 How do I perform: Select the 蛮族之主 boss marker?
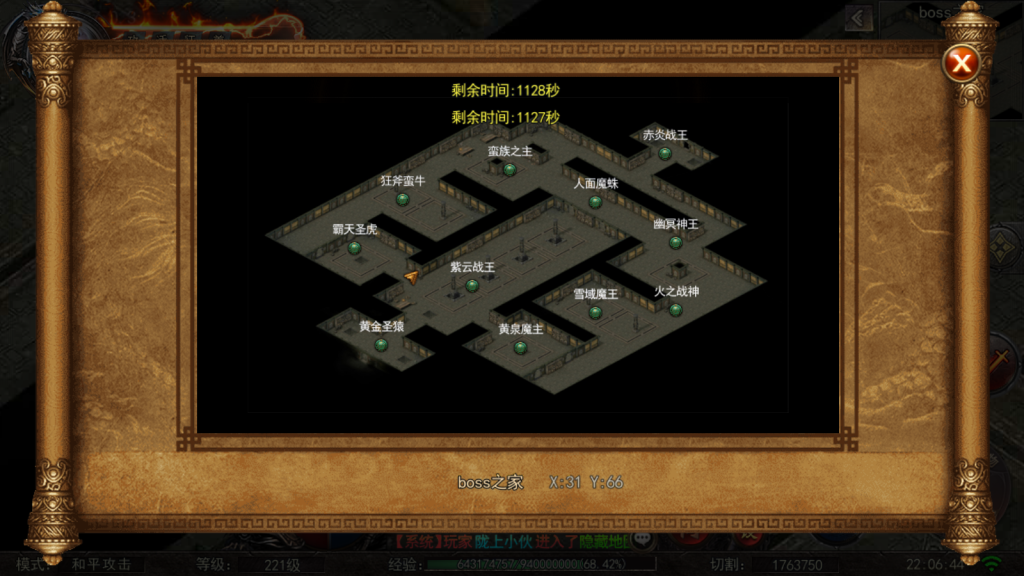pos(509,169)
